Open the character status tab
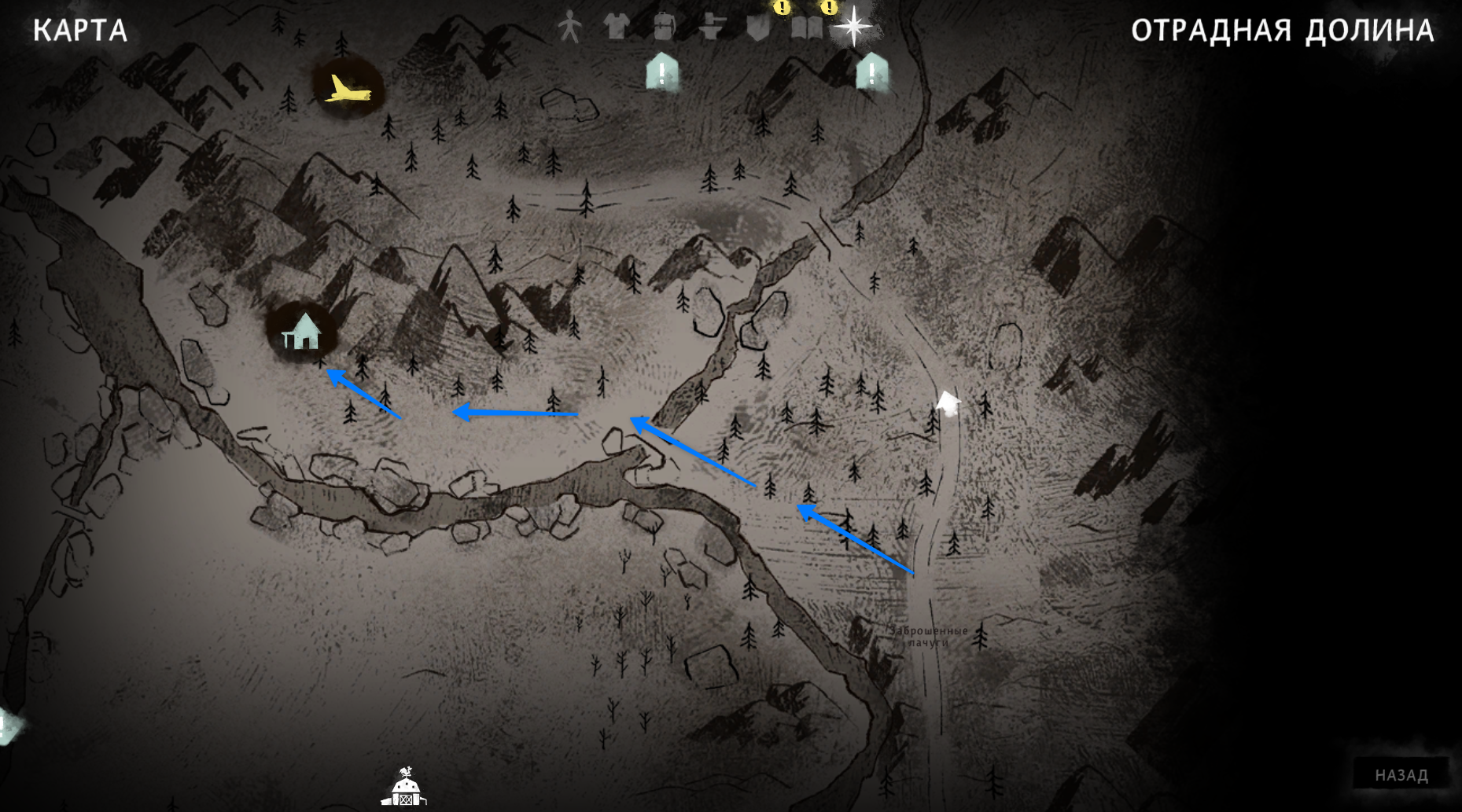Screen dimensions: 1462x812 click(569, 28)
